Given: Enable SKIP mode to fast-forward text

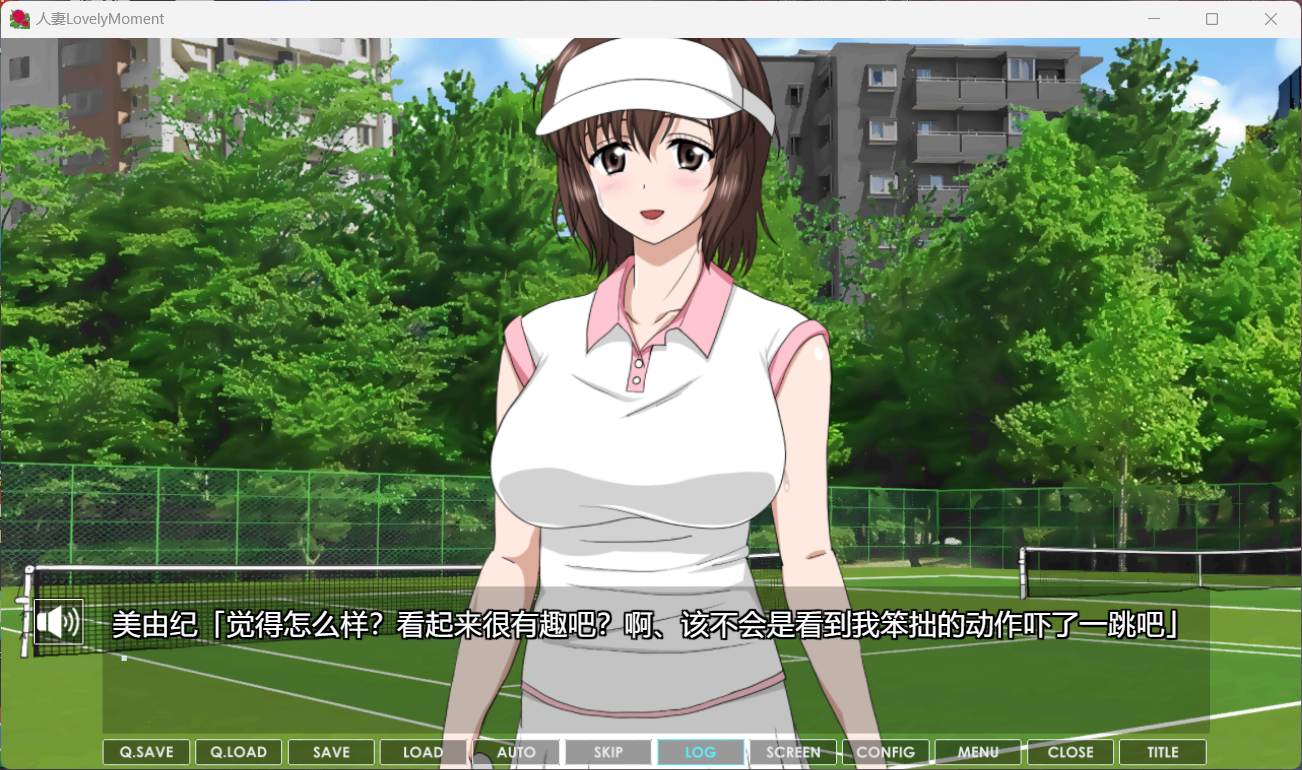Looking at the screenshot, I should point(608,751).
